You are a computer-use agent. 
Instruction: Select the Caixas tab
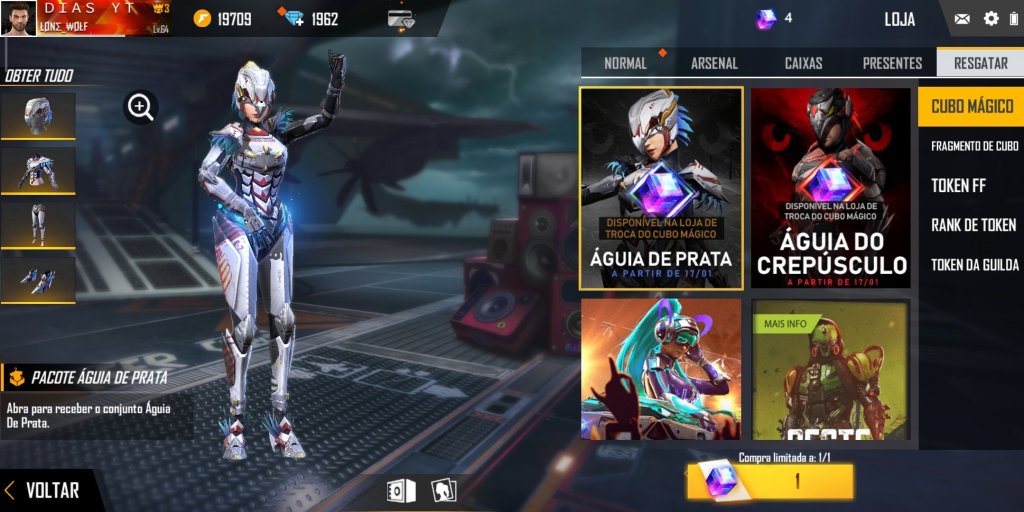click(803, 63)
